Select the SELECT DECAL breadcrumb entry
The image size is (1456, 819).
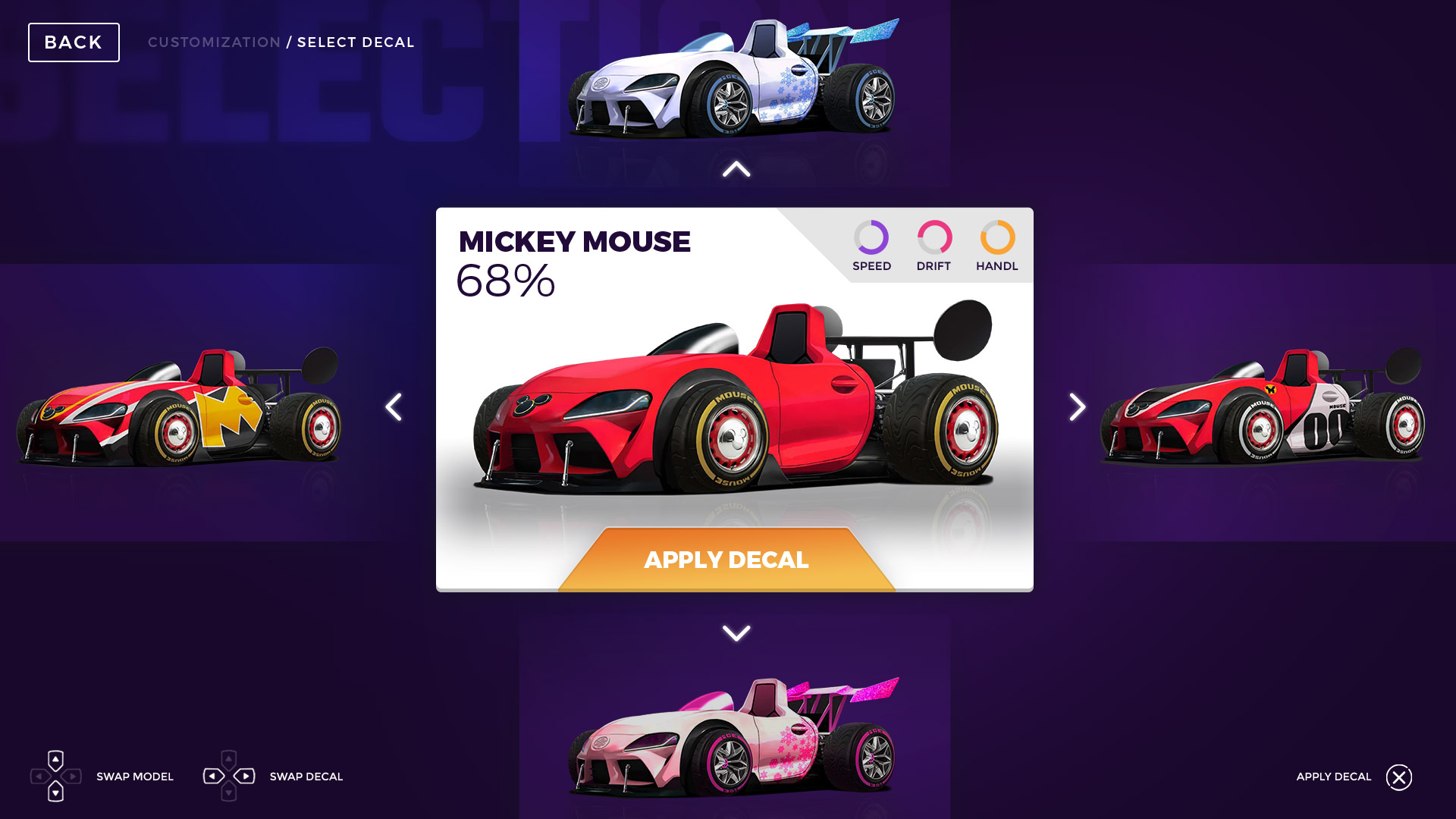[x=356, y=42]
